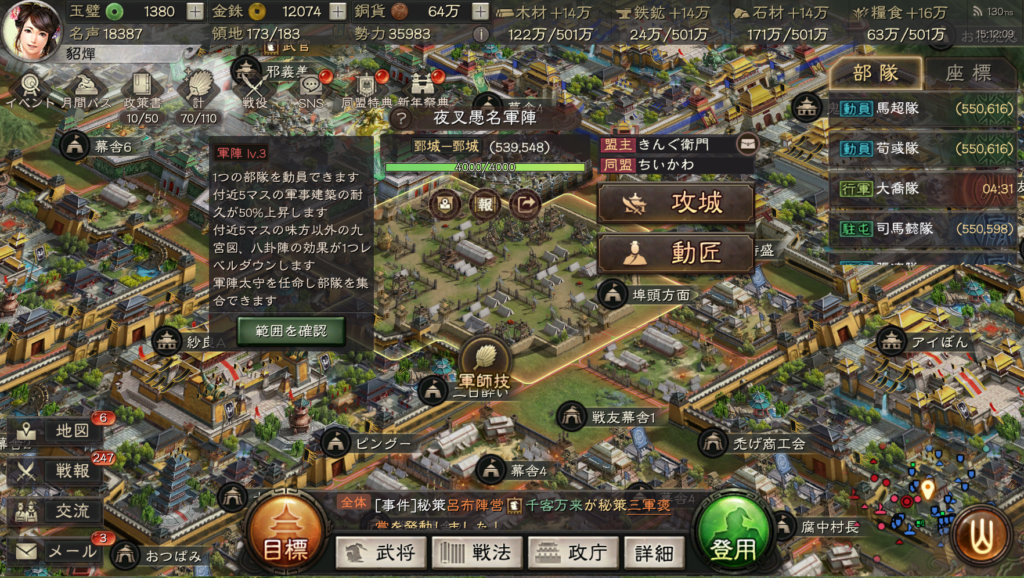Show the 詳細 details panel
Image resolution: width=1024 pixels, height=578 pixels.
(x=653, y=551)
